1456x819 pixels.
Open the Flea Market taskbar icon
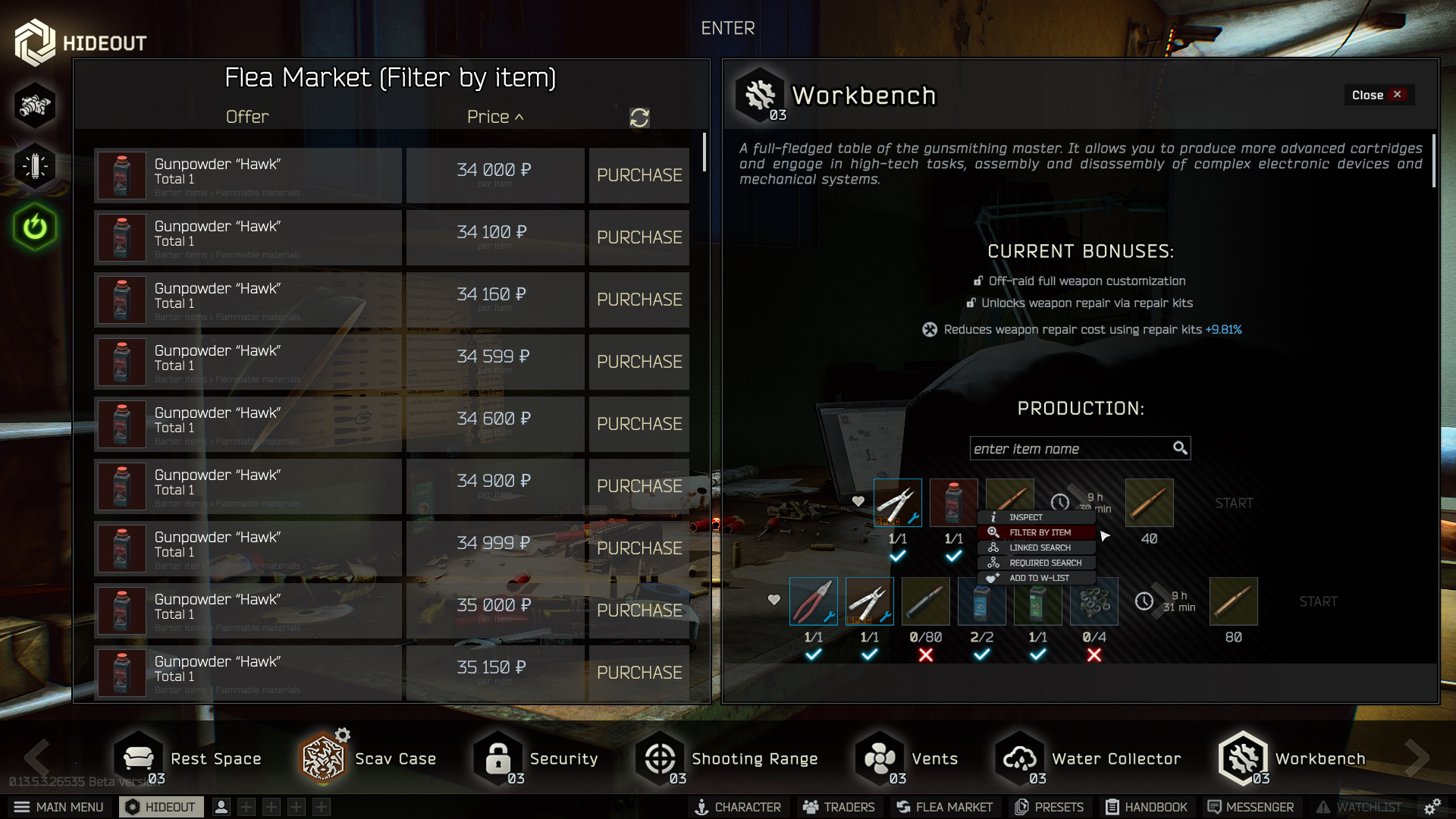[944, 807]
